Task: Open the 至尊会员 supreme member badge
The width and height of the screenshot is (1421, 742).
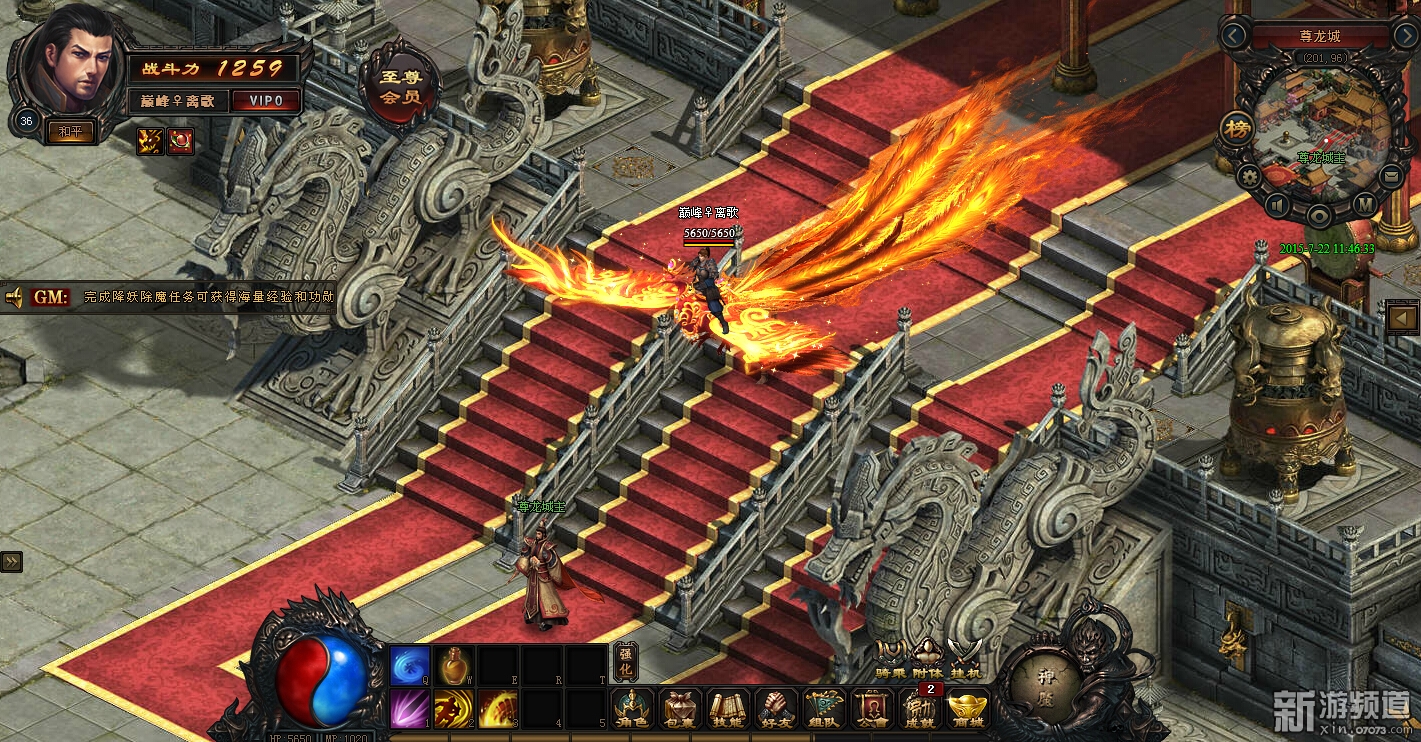Action: 399,87
